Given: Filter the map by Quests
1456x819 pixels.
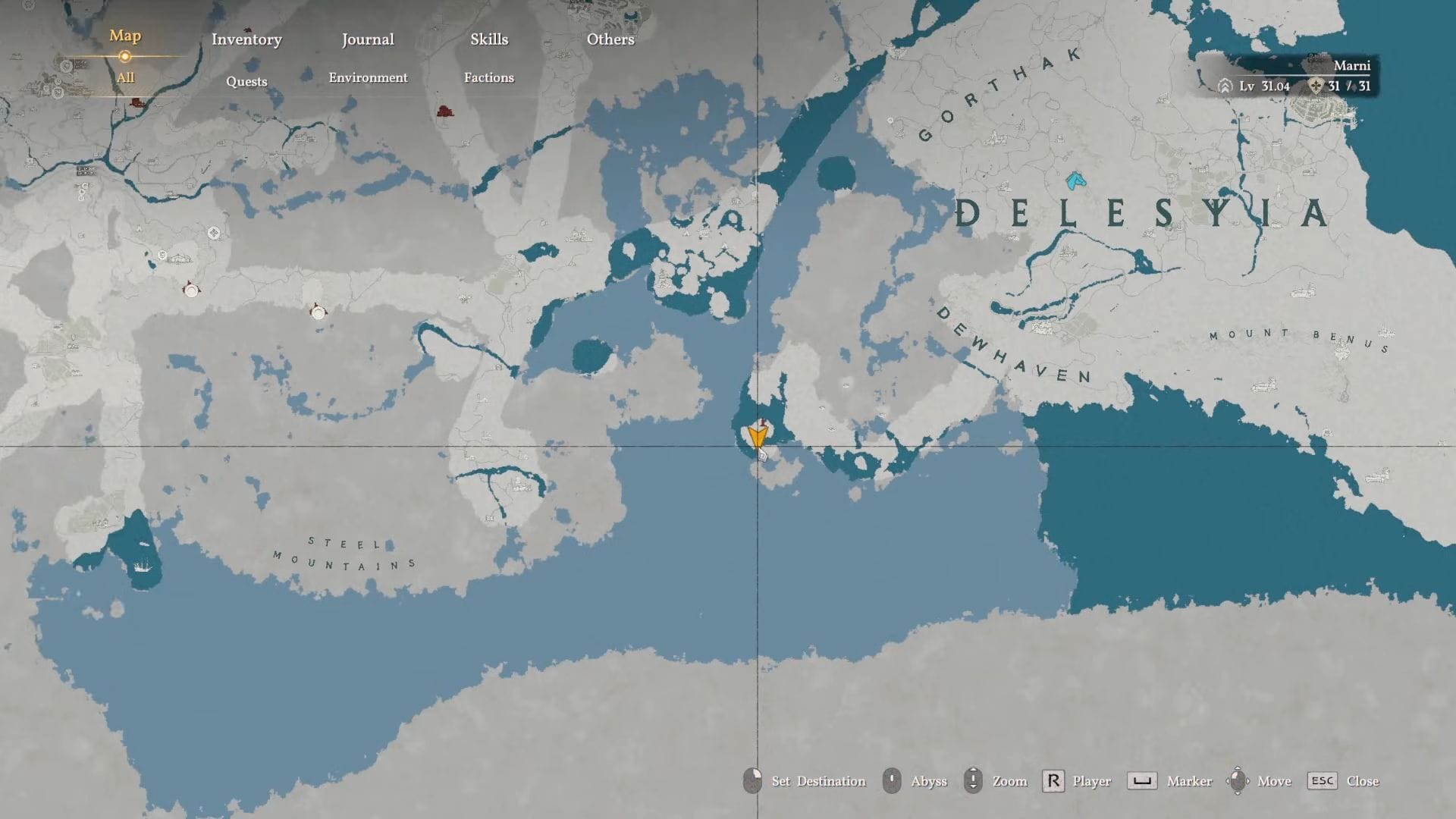Looking at the screenshot, I should click(x=246, y=81).
